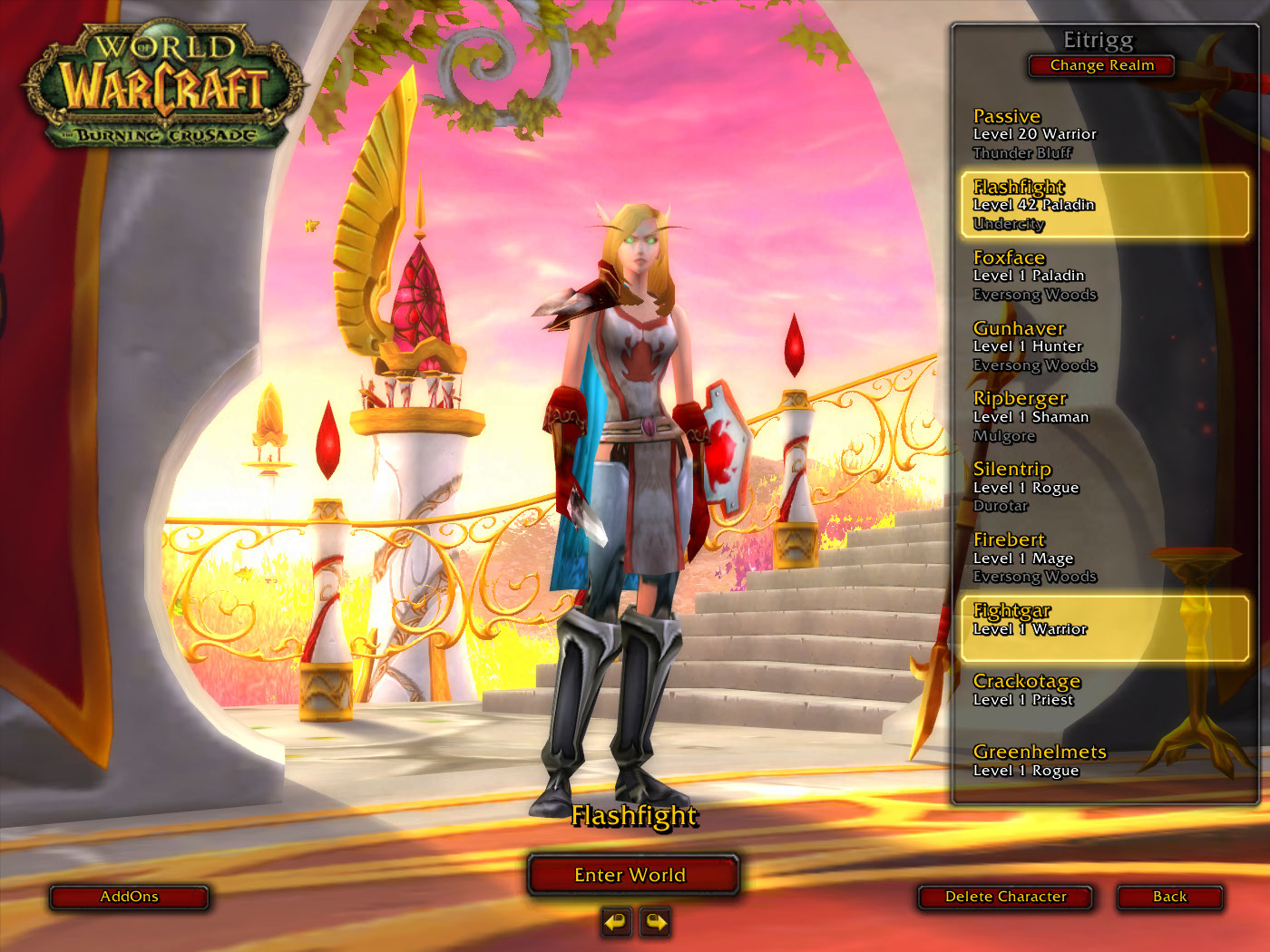Click the Enter World button
The width and height of the screenshot is (1270, 952).
pyautogui.click(x=632, y=875)
